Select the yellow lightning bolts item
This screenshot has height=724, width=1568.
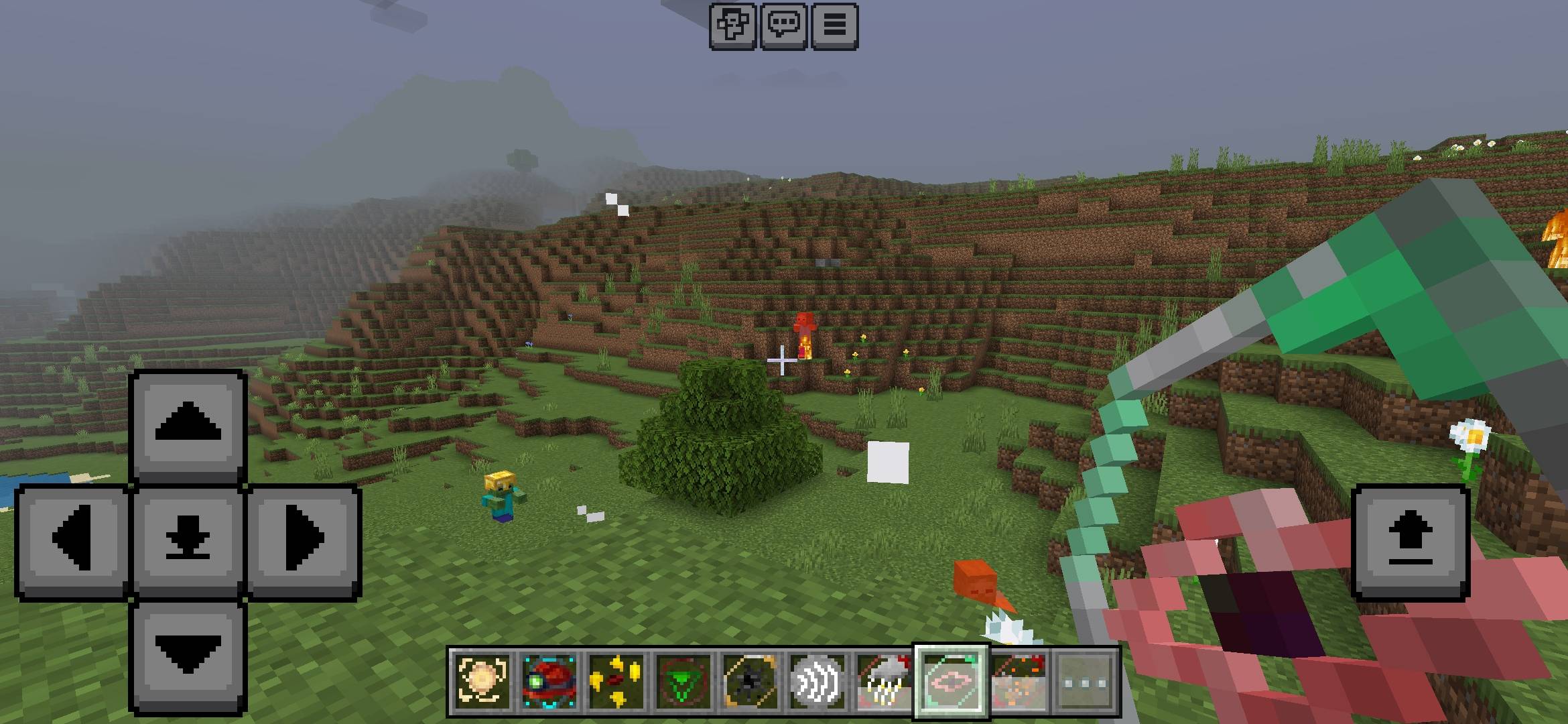(x=616, y=678)
